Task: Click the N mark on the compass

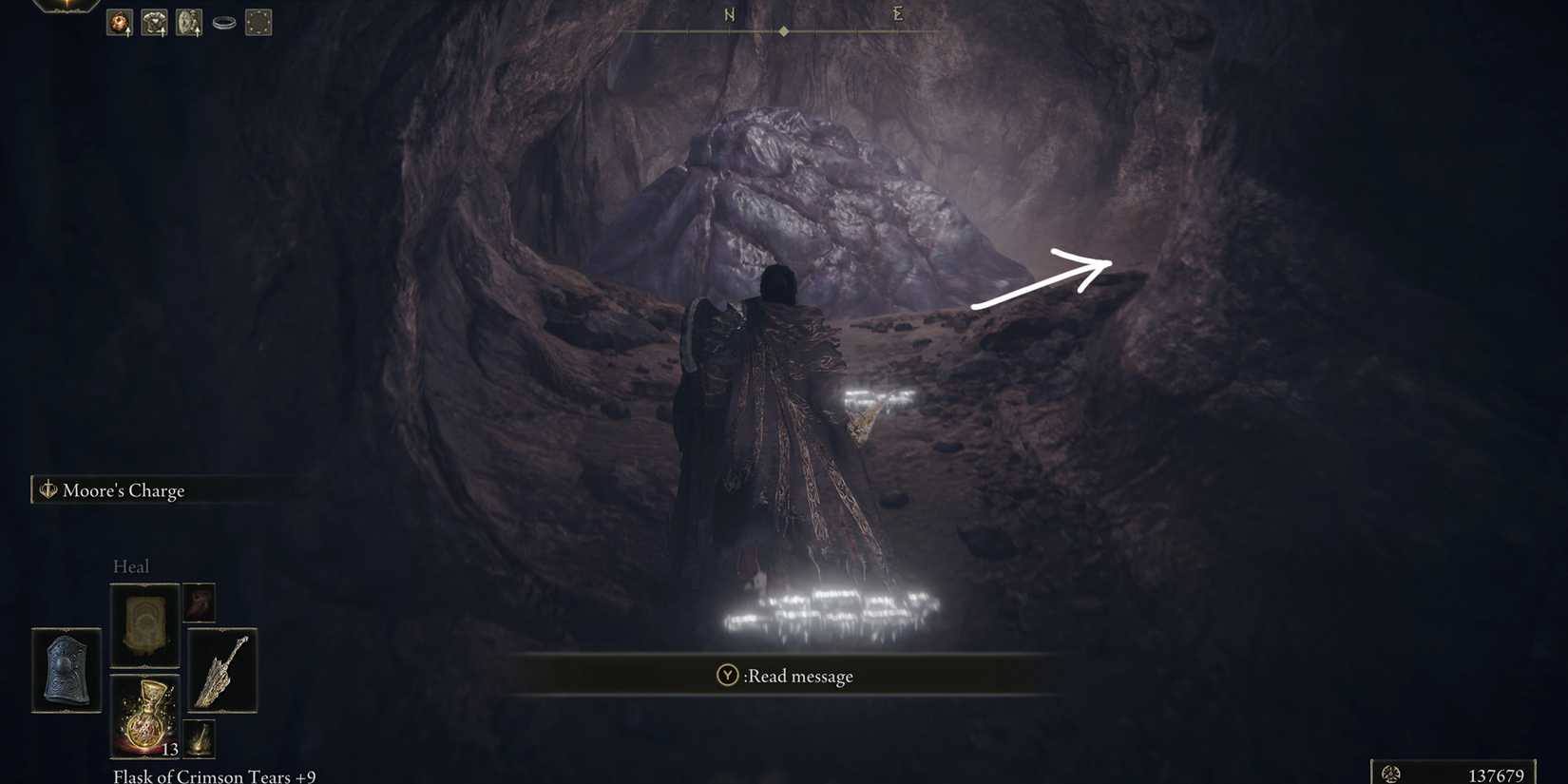Action: click(x=729, y=15)
